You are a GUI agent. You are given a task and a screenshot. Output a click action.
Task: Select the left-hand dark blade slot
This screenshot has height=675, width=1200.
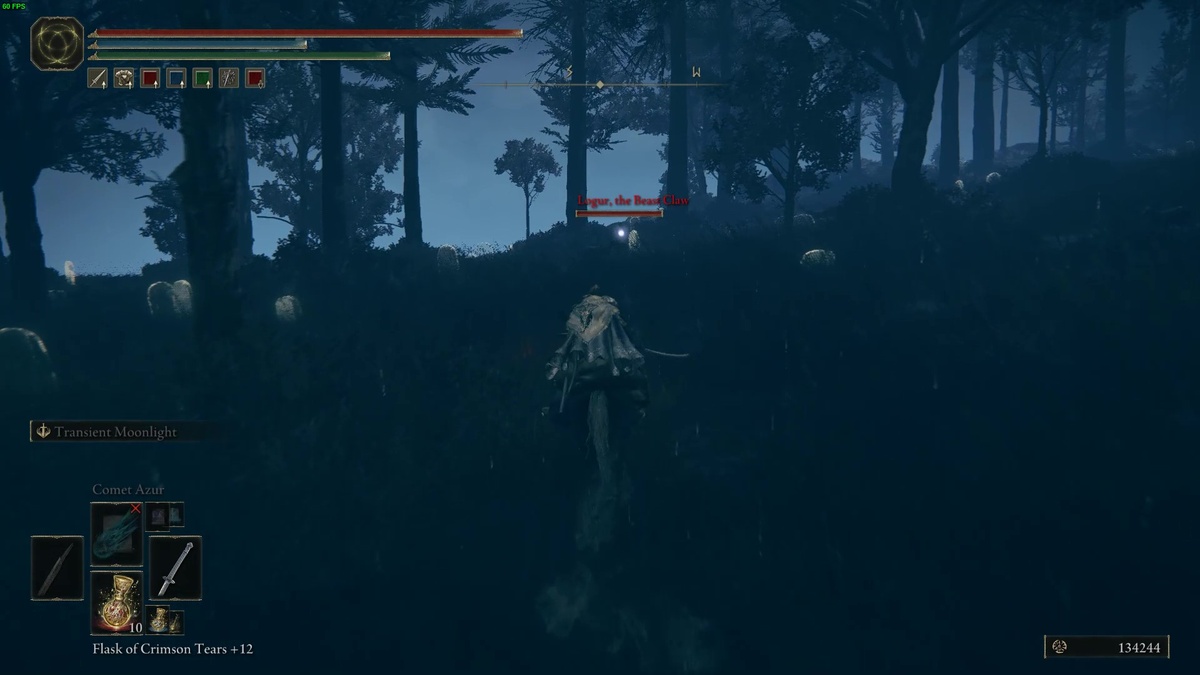(57, 568)
